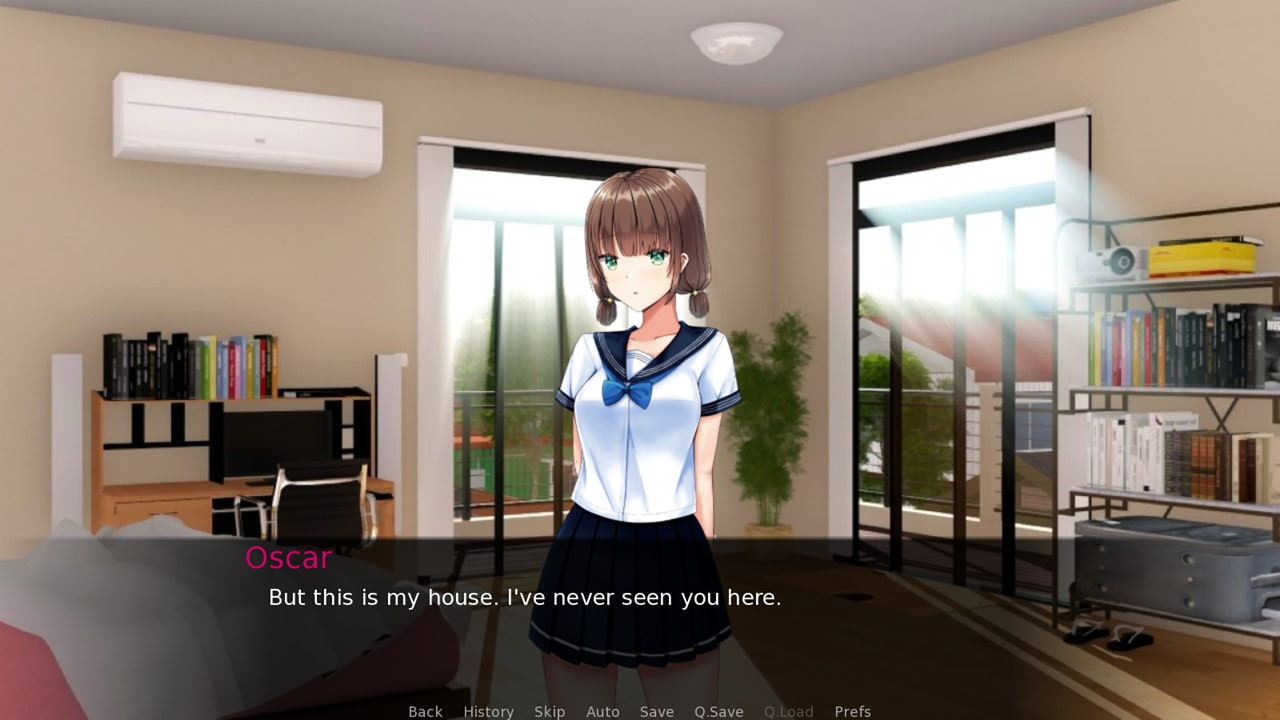The width and height of the screenshot is (1280, 720).
Task: Choose Save from the bottom quick menu
Action: tap(656, 711)
